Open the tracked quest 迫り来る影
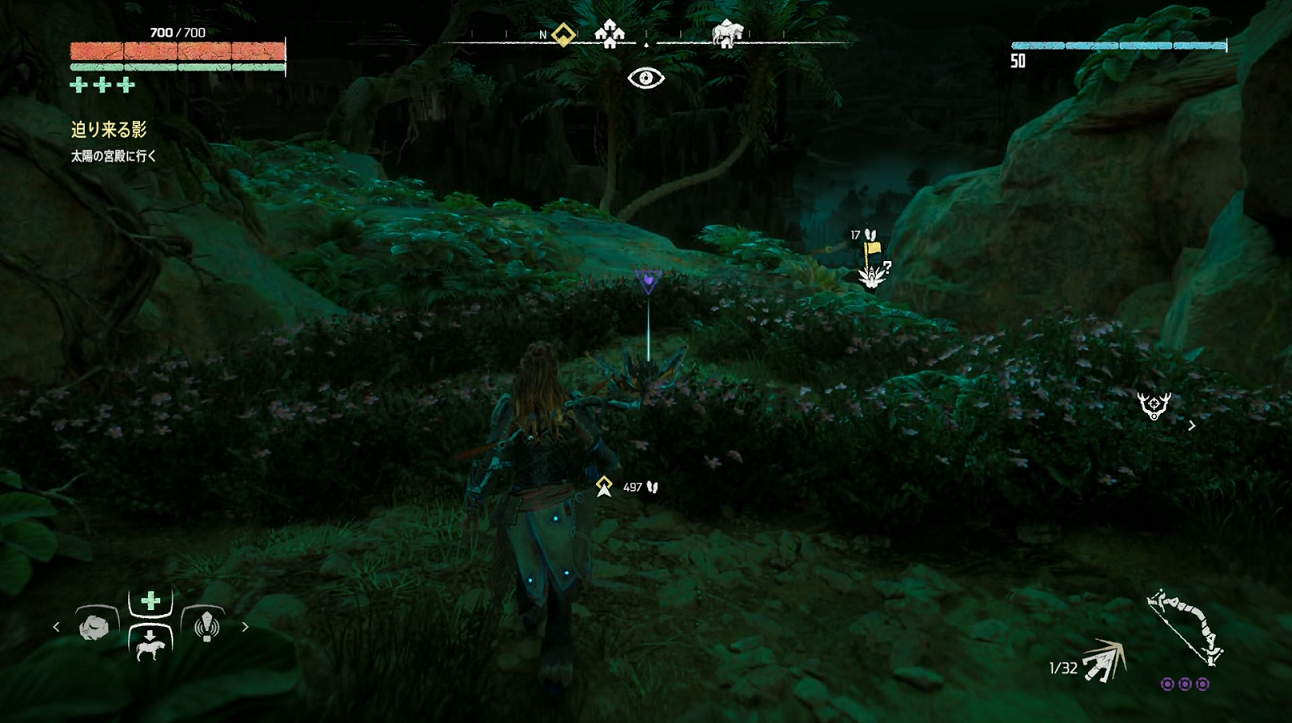The width and height of the screenshot is (1292, 723). point(109,130)
